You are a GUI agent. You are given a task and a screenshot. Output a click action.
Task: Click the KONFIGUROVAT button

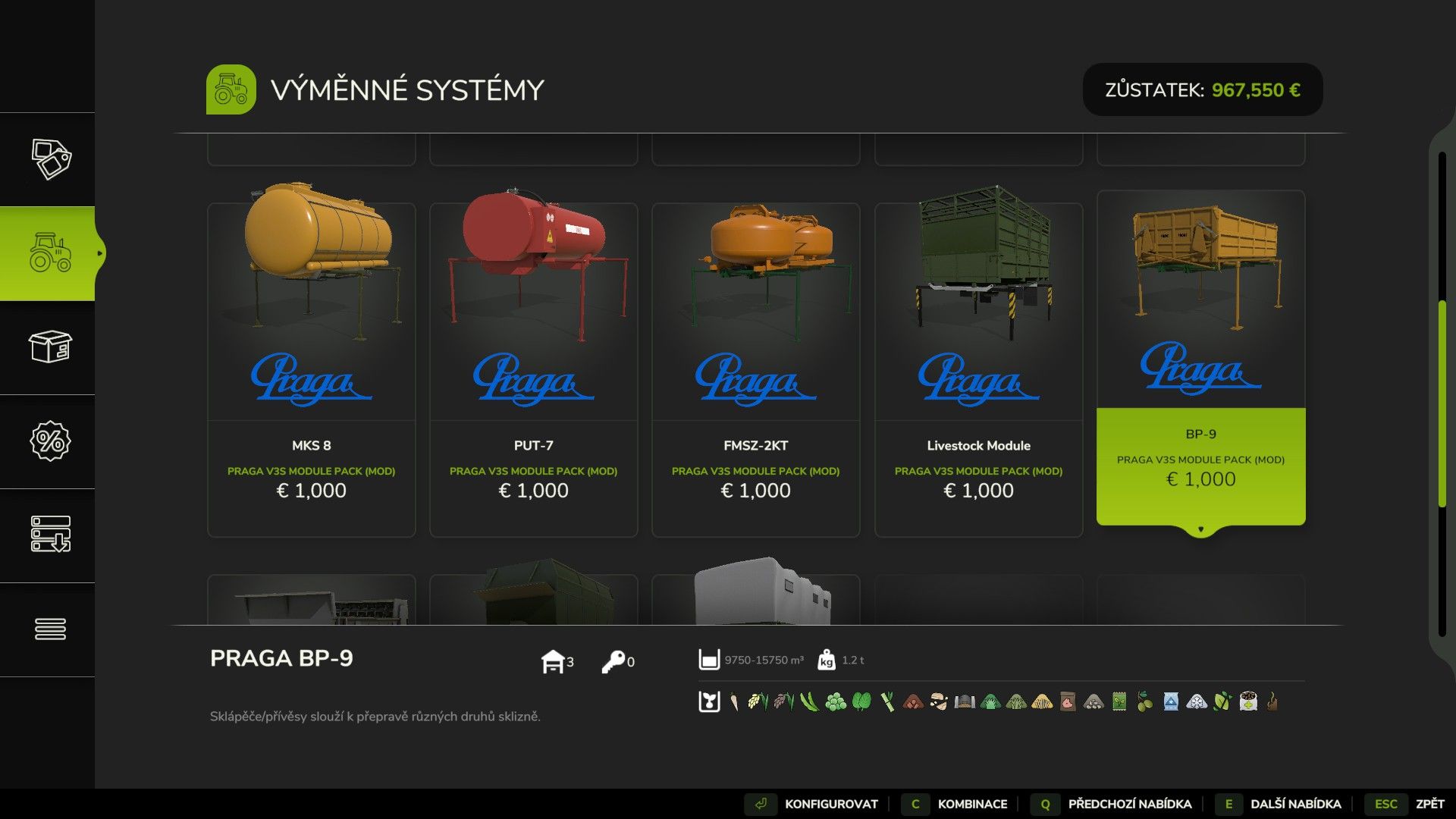[x=831, y=804]
